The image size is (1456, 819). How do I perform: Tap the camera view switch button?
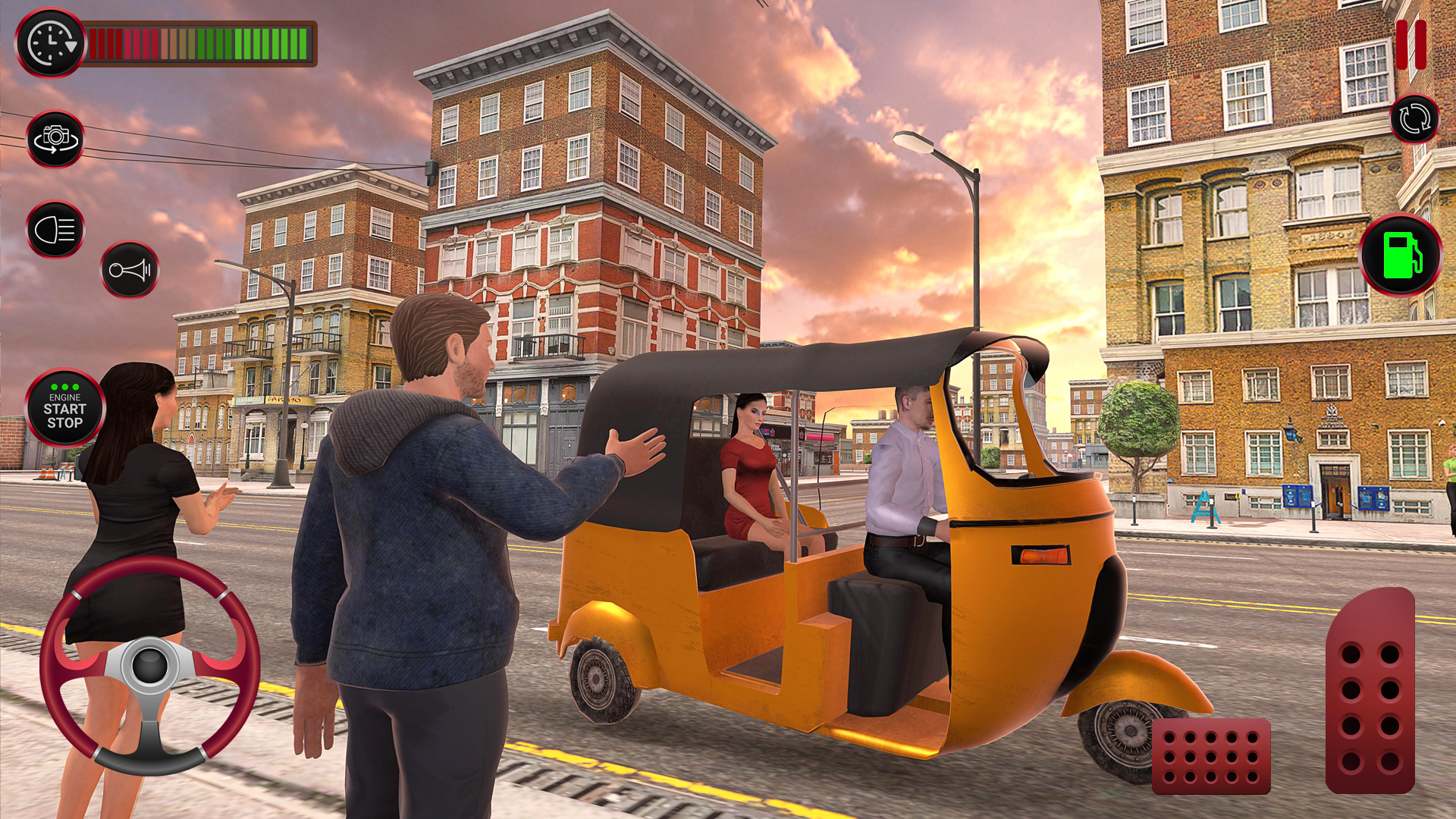click(x=55, y=140)
